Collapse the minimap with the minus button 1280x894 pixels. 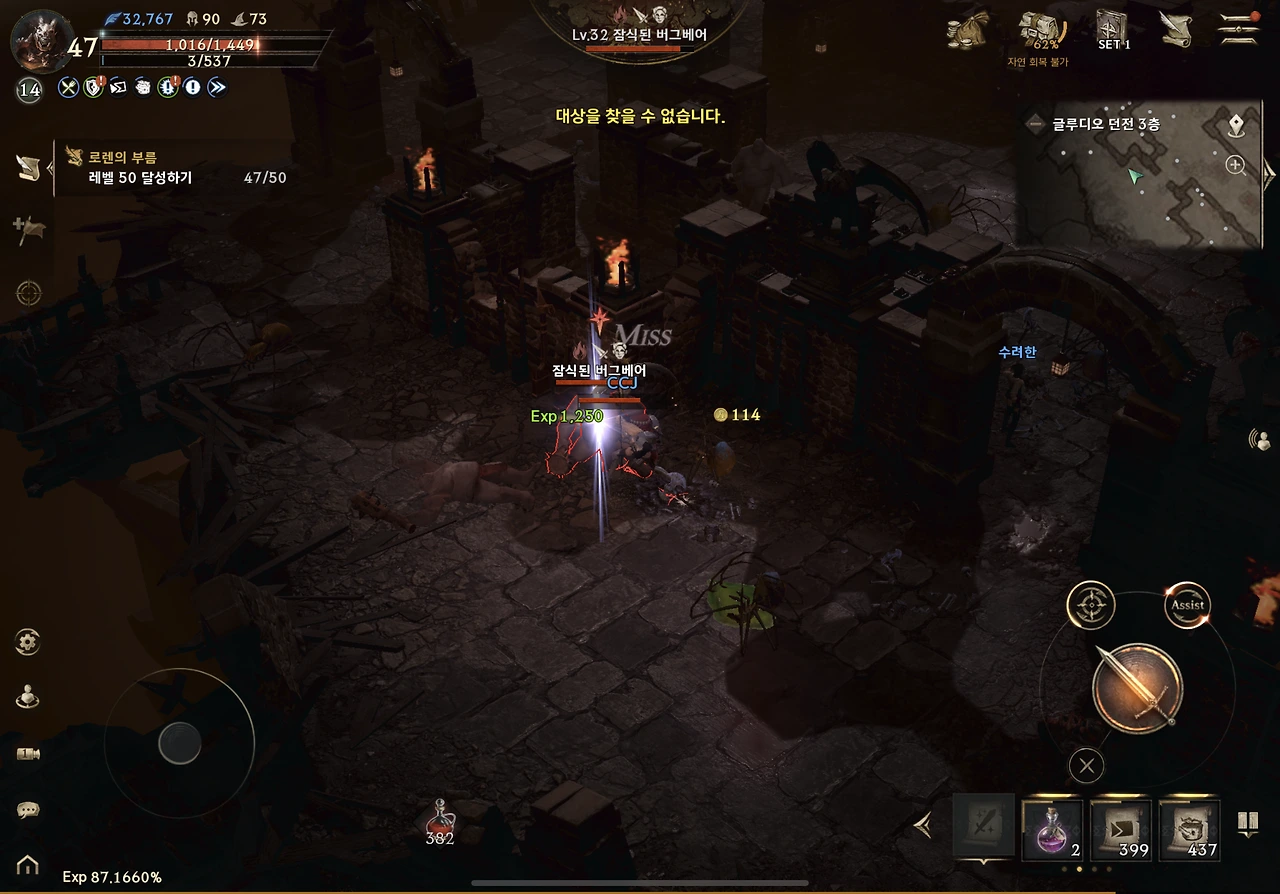pyautogui.click(x=1036, y=125)
